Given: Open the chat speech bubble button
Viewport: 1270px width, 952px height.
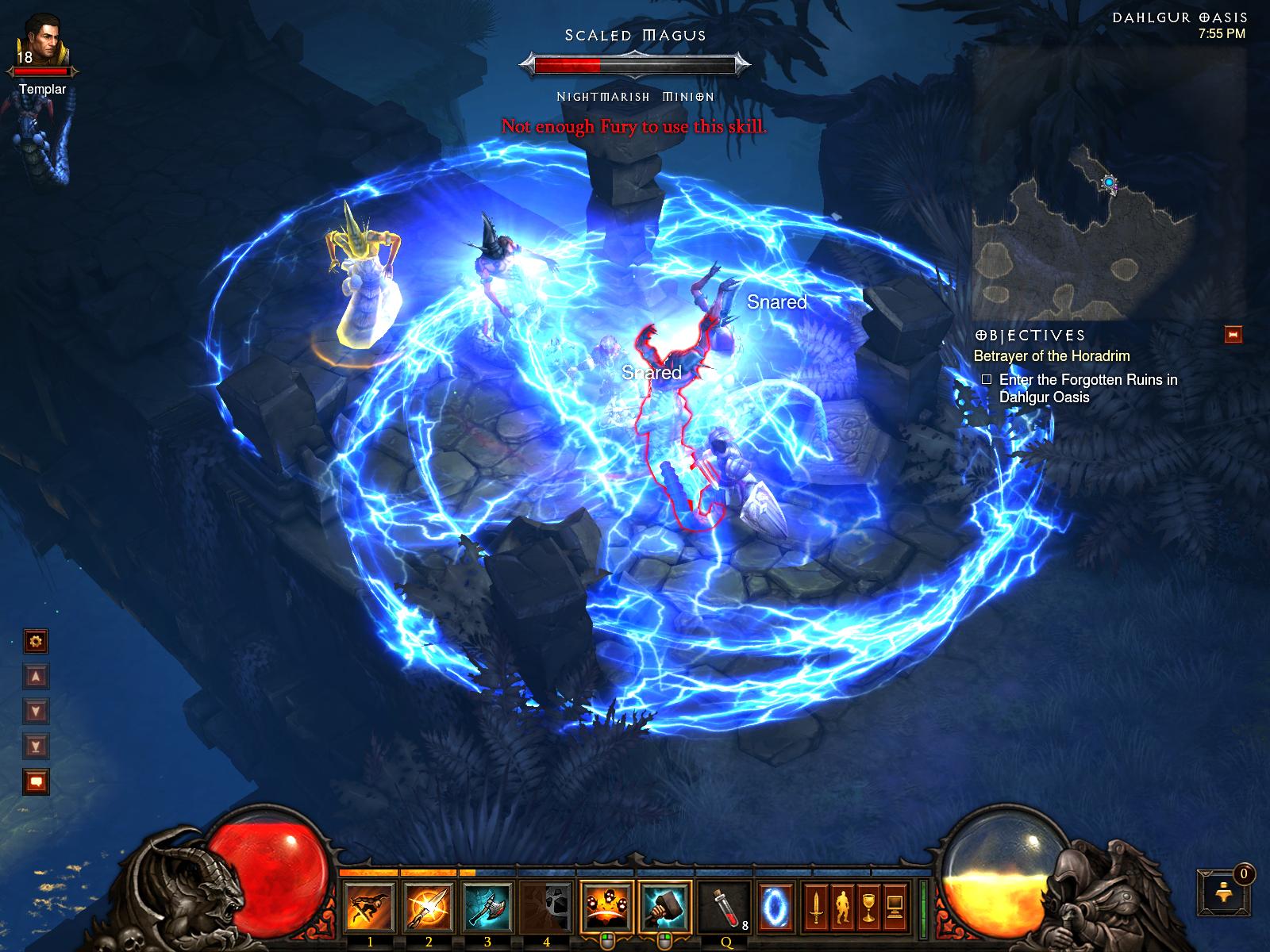Looking at the screenshot, I should coord(36,781).
